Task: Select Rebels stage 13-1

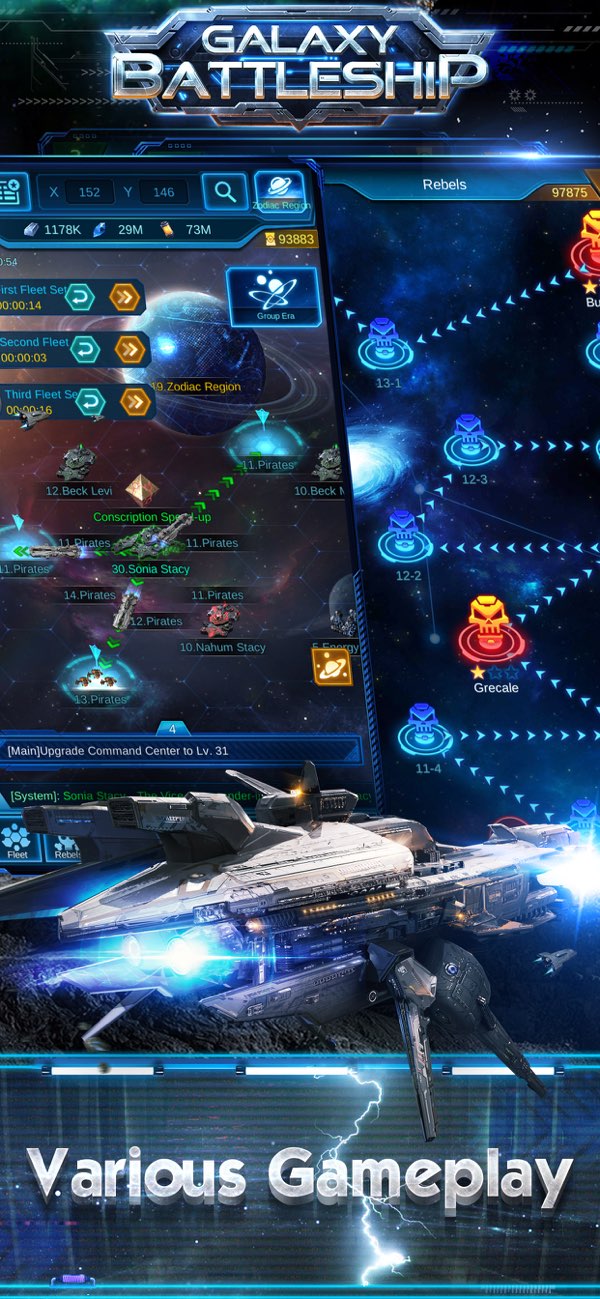Action: pyautogui.click(x=385, y=345)
